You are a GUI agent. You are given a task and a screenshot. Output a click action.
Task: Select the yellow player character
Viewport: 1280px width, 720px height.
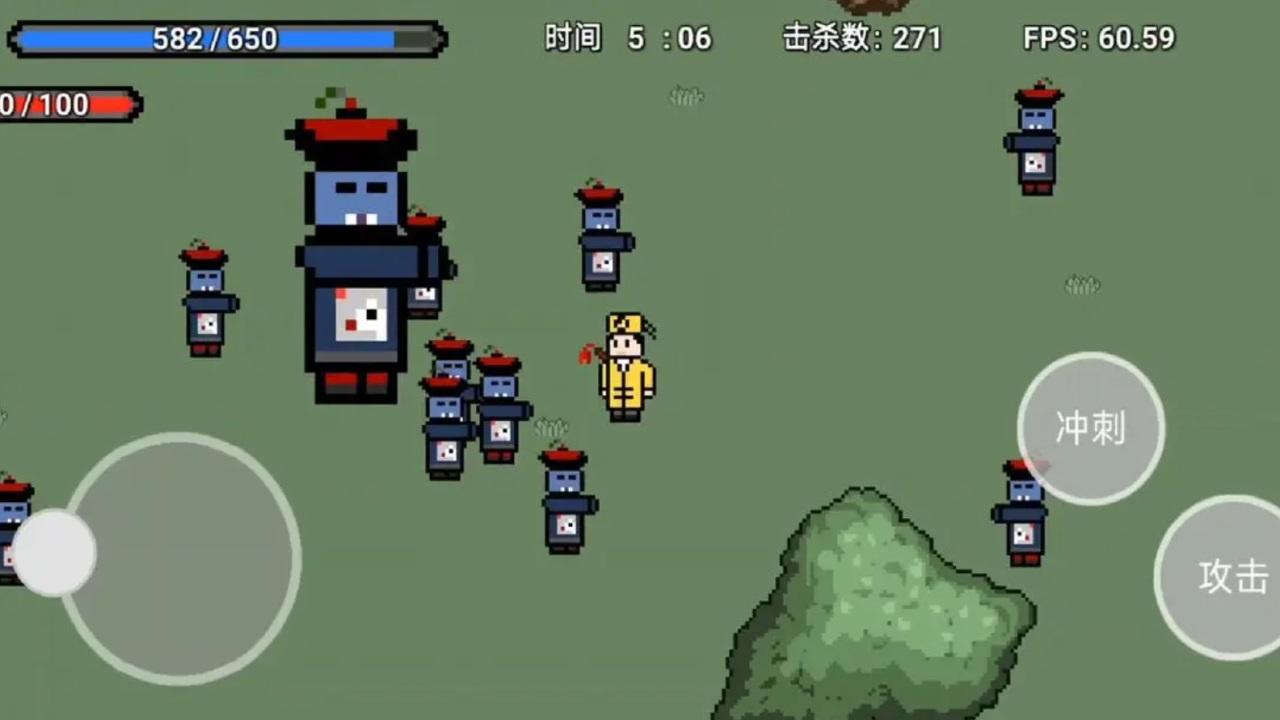coord(624,365)
